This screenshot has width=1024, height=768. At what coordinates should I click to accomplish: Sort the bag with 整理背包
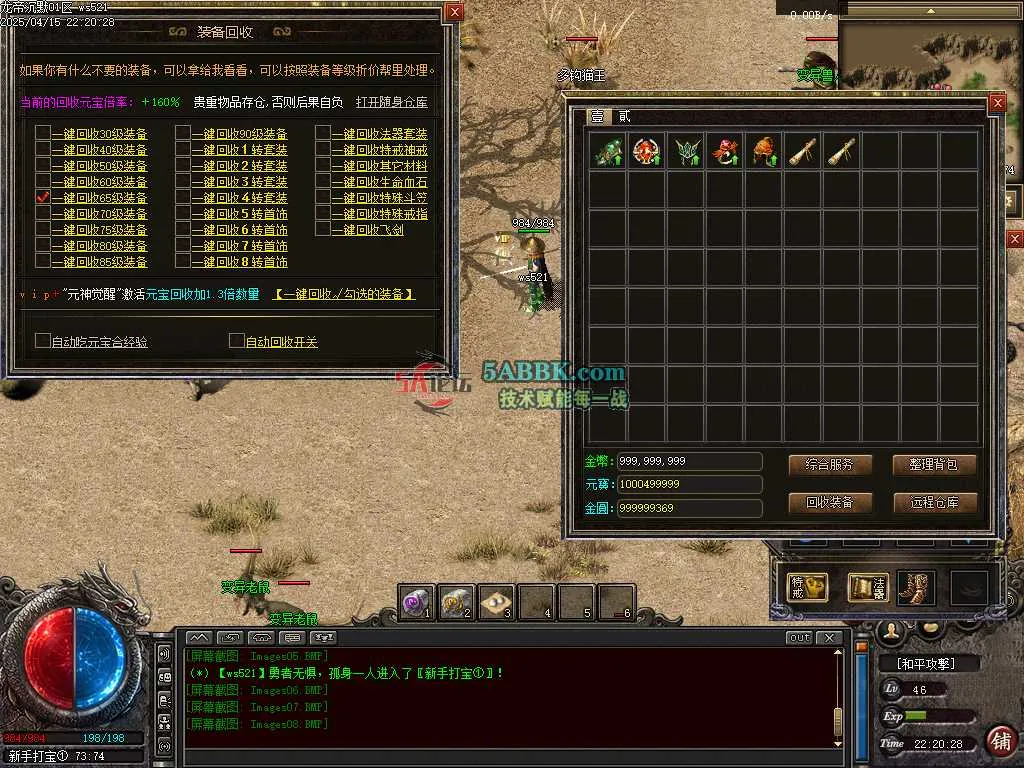click(934, 465)
